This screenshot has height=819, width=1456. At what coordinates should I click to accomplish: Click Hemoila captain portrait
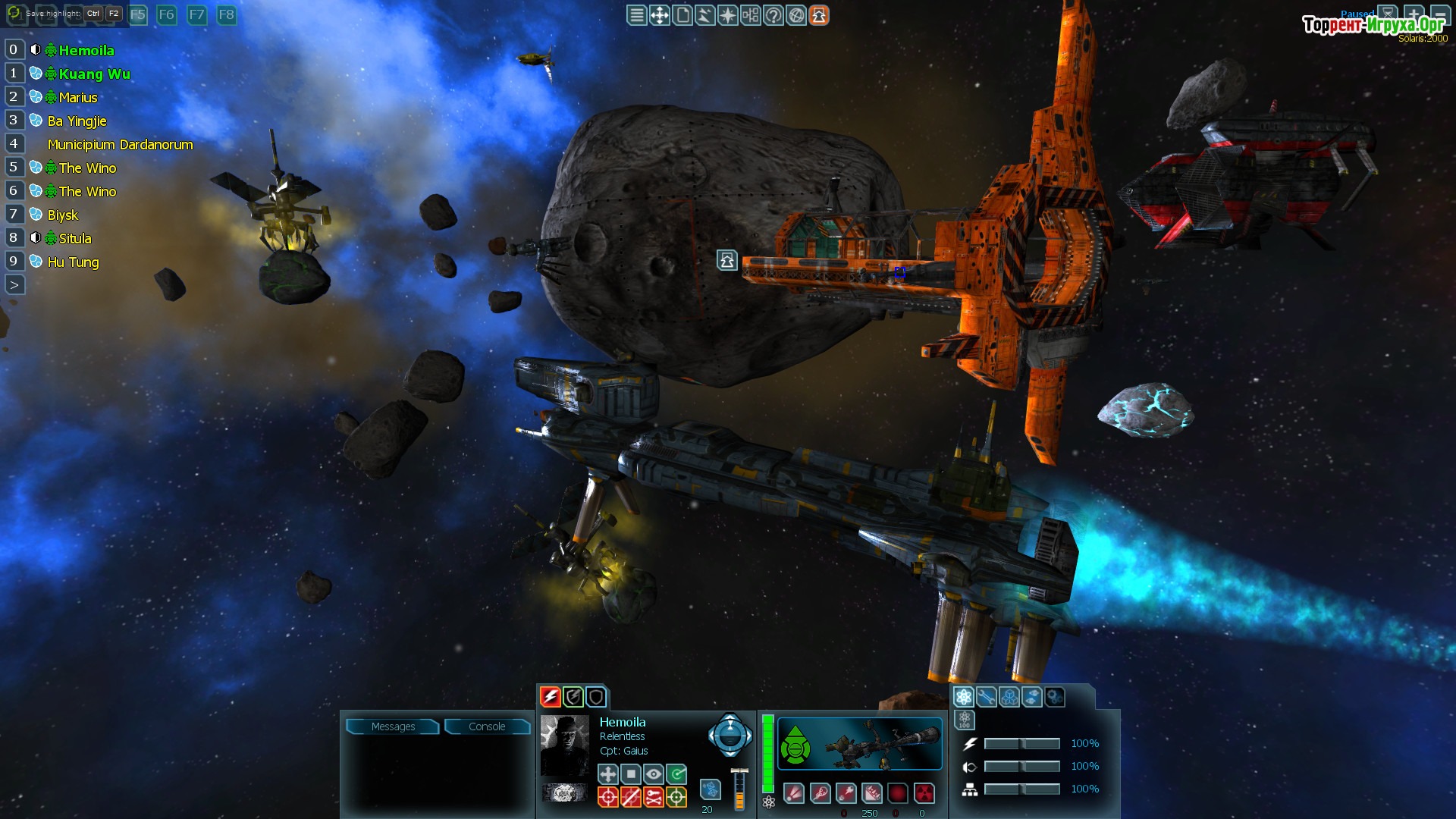click(565, 745)
